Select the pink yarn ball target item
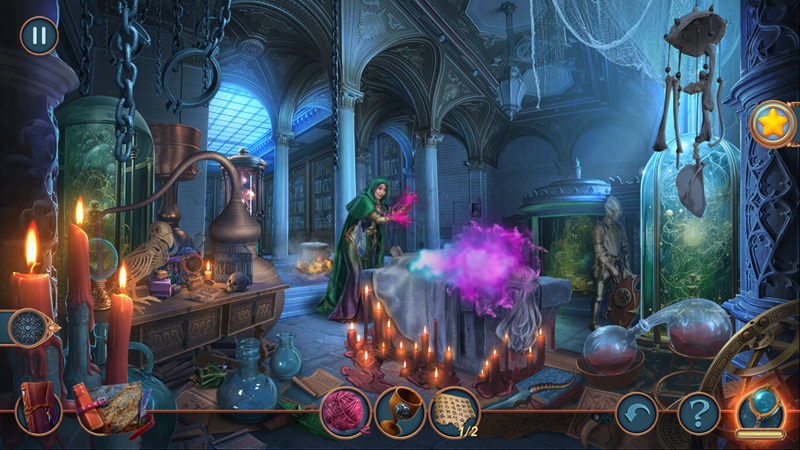Viewport: 800px width, 450px height. (345, 411)
